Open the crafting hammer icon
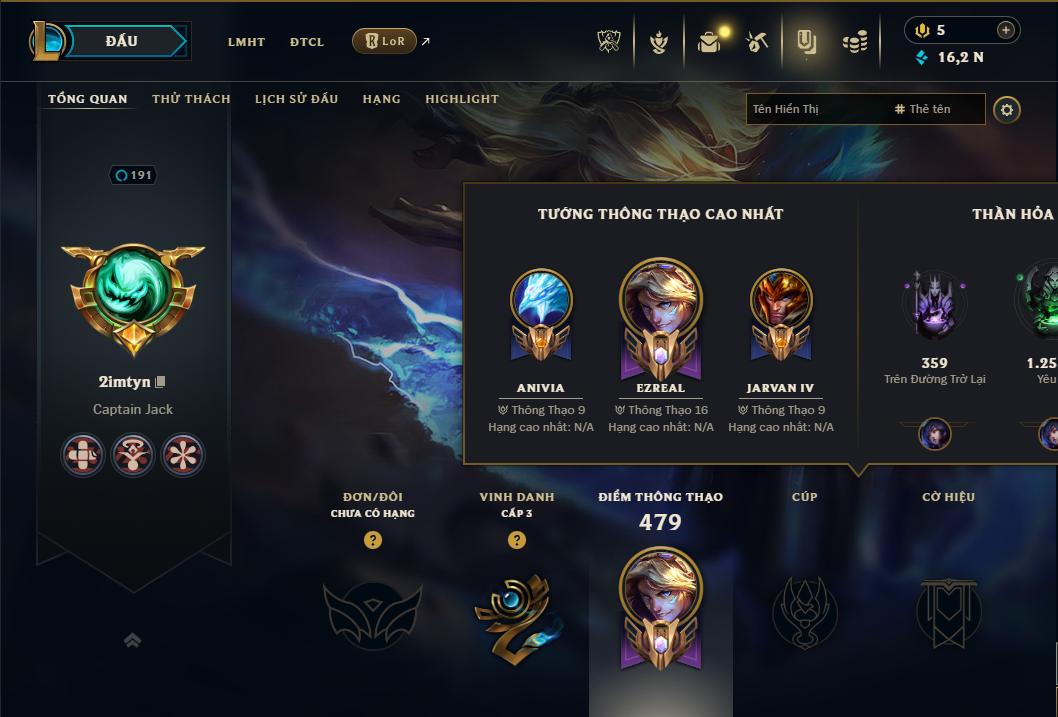The image size is (1058, 717). tap(757, 42)
